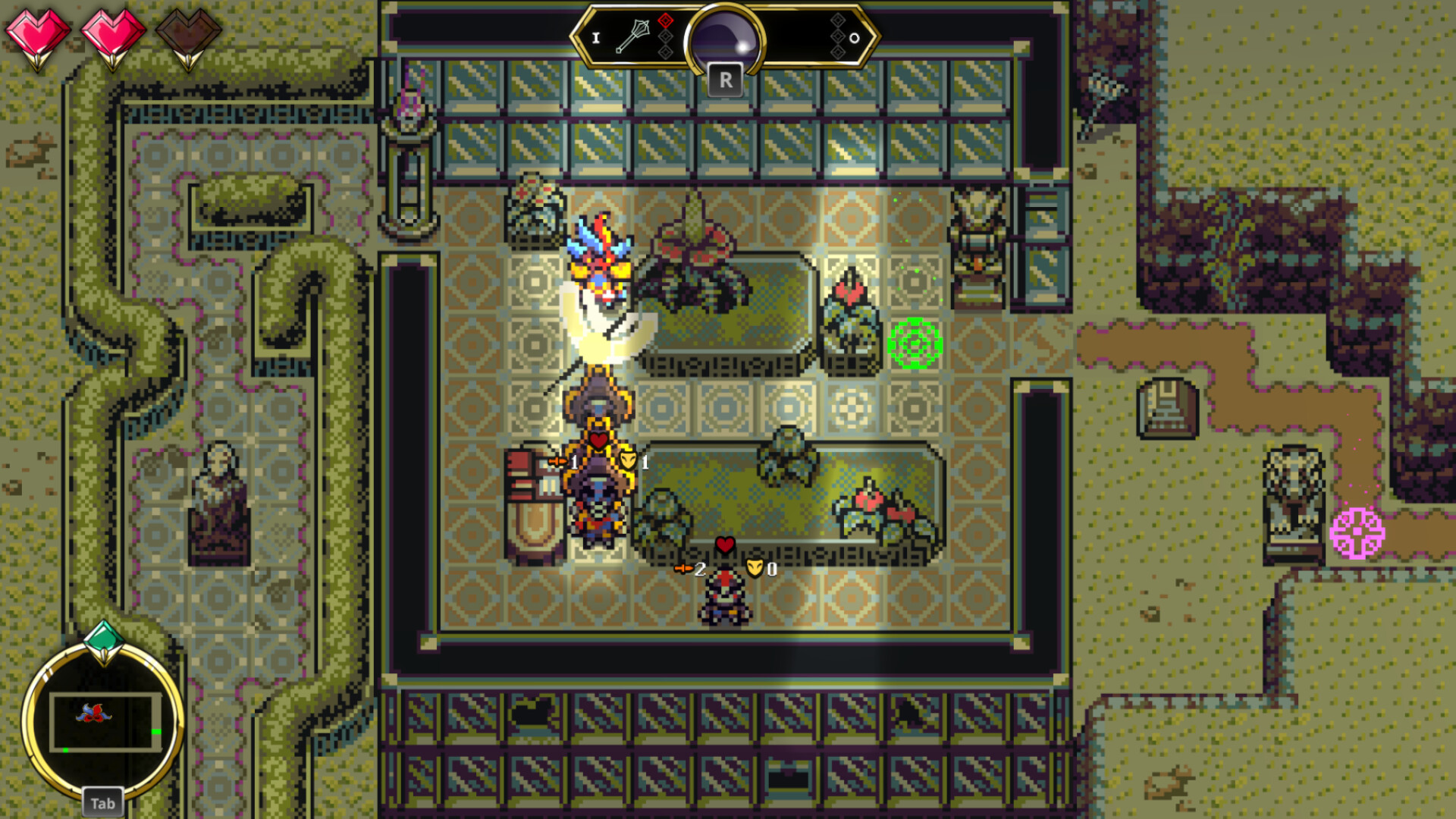Click the orange sword attack stat icon
1456x819 pixels.
pos(557,460)
